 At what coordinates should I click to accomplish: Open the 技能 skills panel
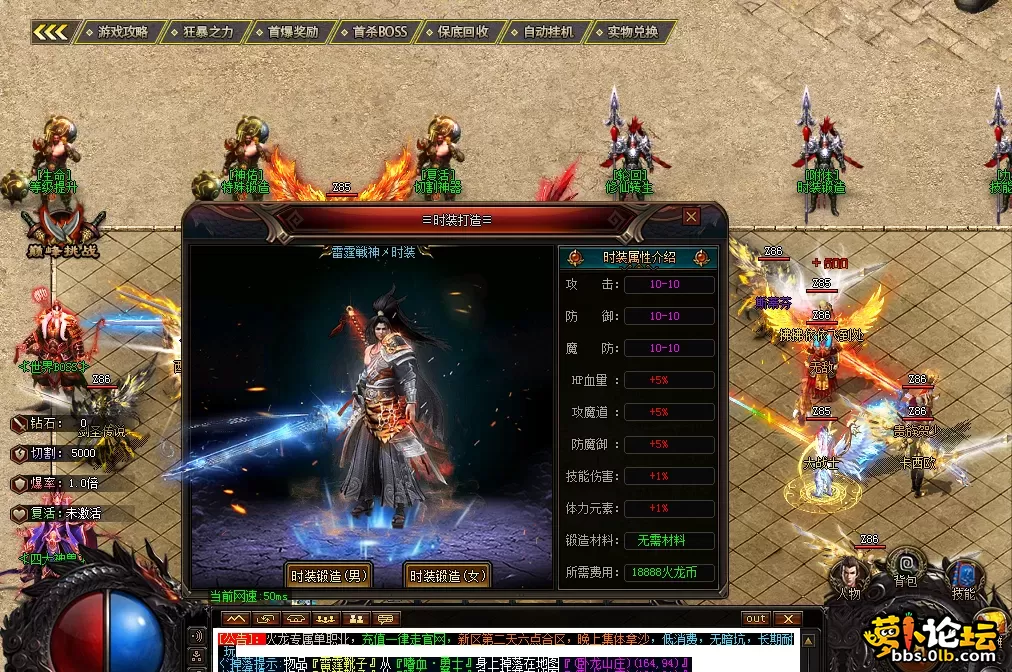pos(964,578)
